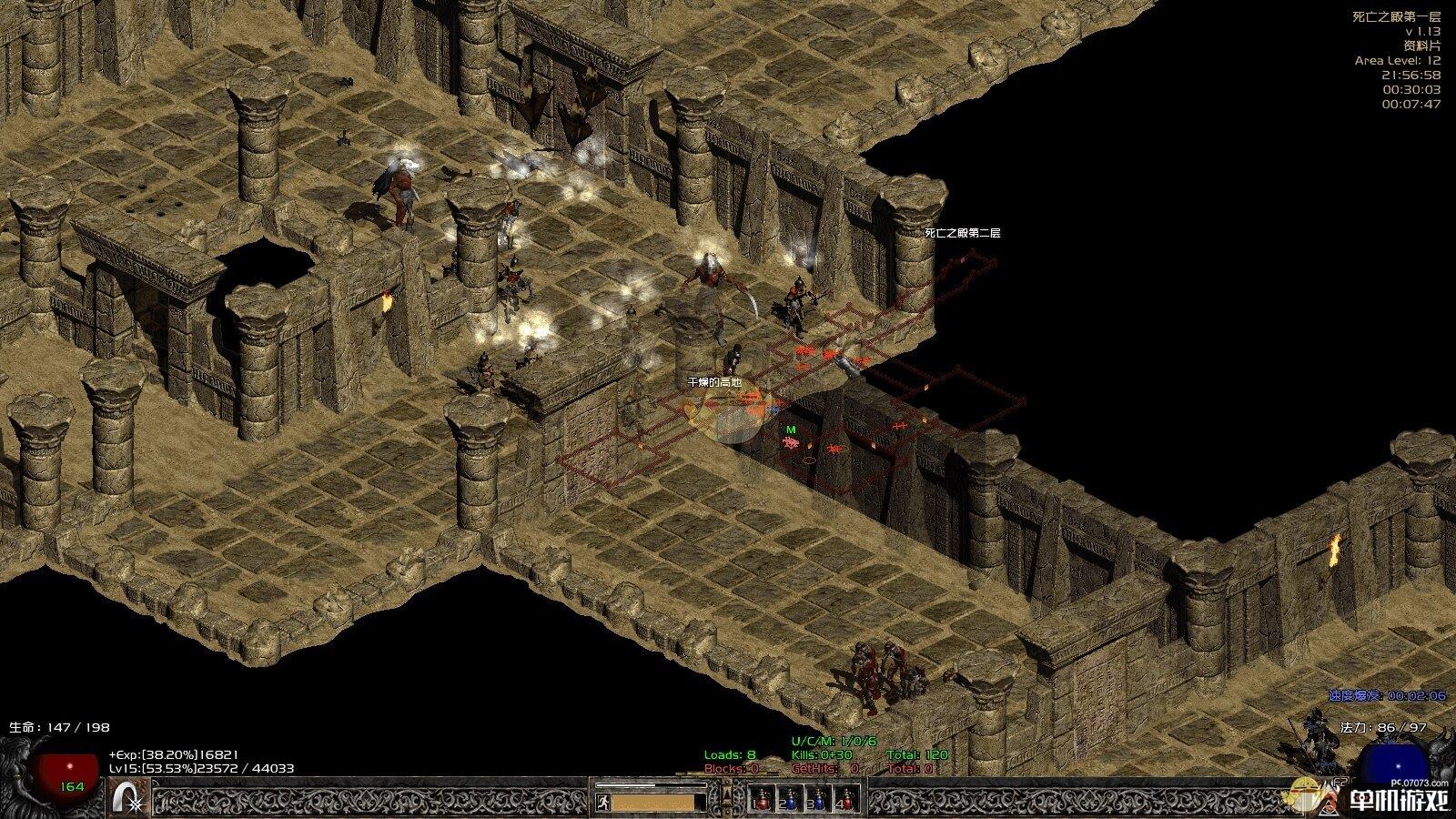Toggle the run/walk button
1456x819 pixels.
tap(602, 802)
